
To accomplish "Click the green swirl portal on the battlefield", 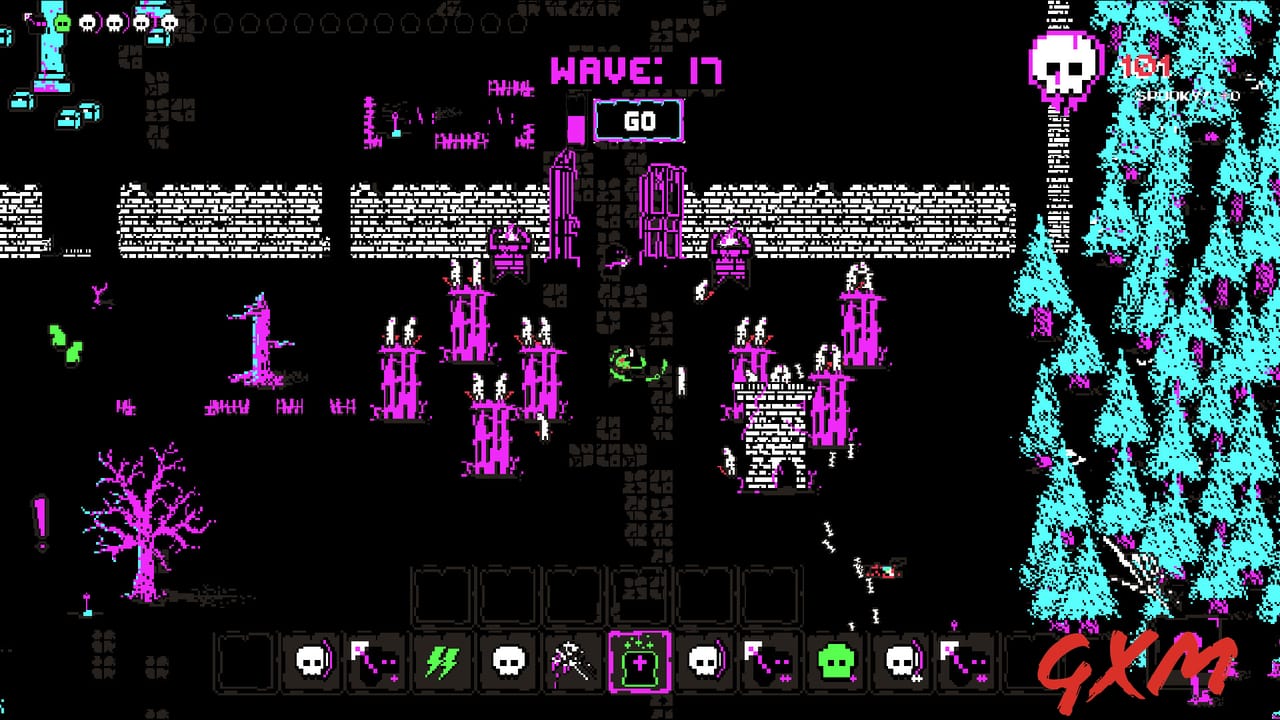I will pyautogui.click(x=628, y=363).
